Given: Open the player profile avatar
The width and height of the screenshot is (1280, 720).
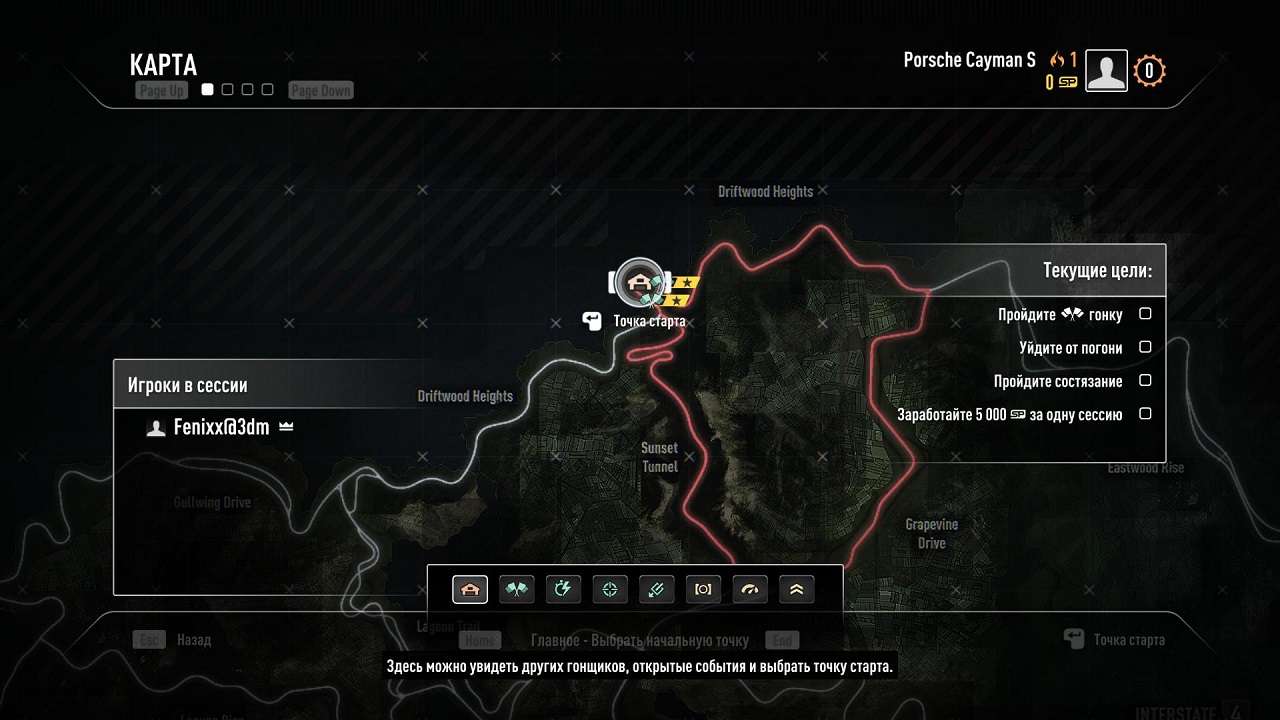Looking at the screenshot, I should coord(1106,71).
